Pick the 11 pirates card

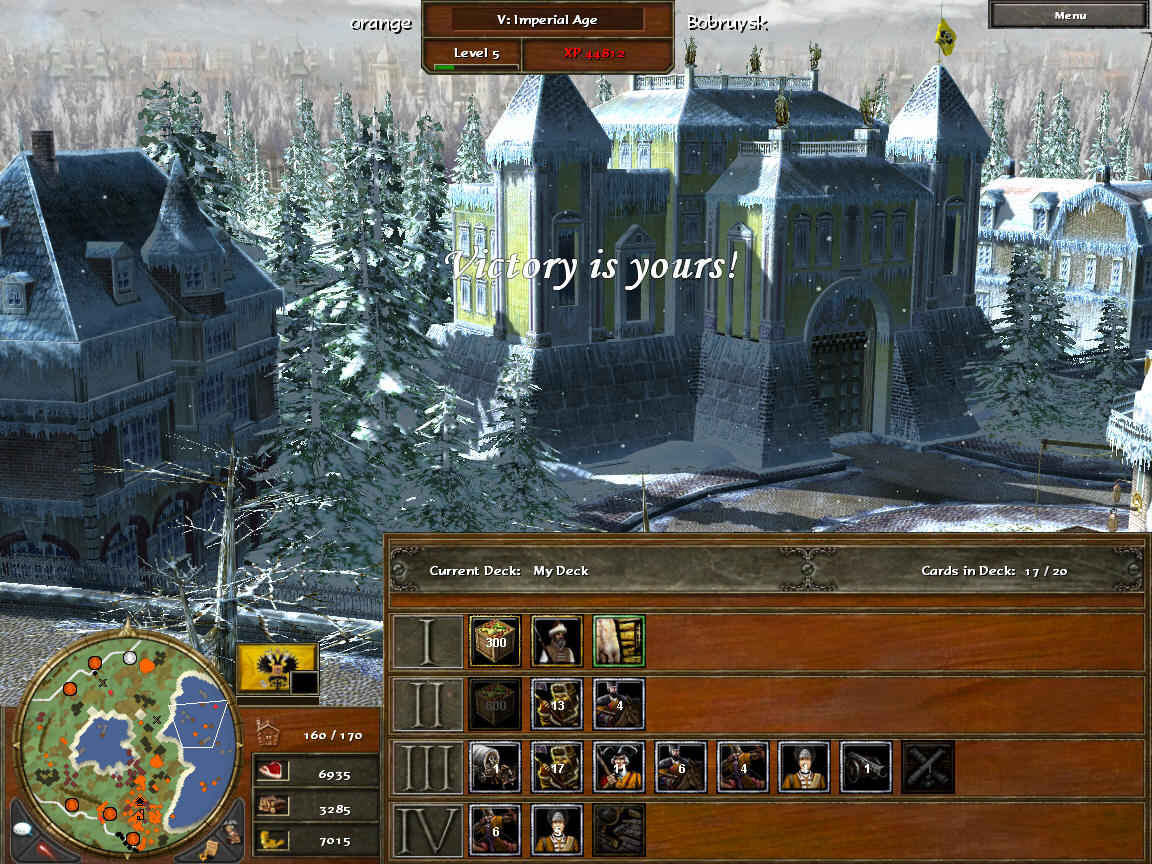tap(618, 767)
